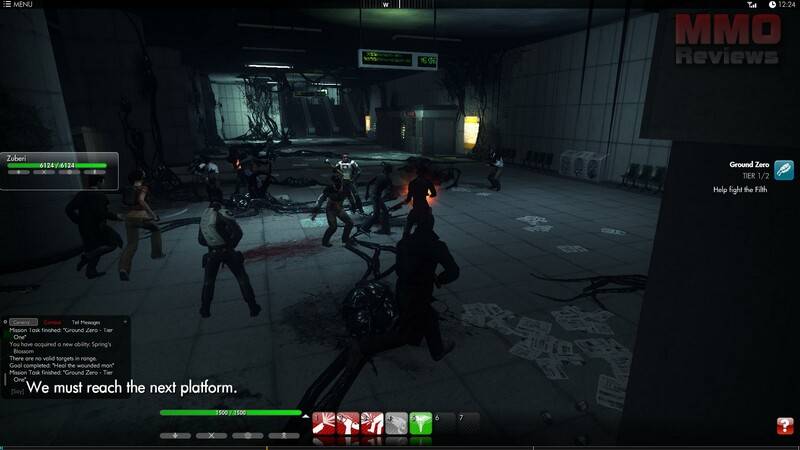Viewport: 800px width, 450px height.
Task: Click the blue mission icon beside Ground Zero
Action: [785, 169]
